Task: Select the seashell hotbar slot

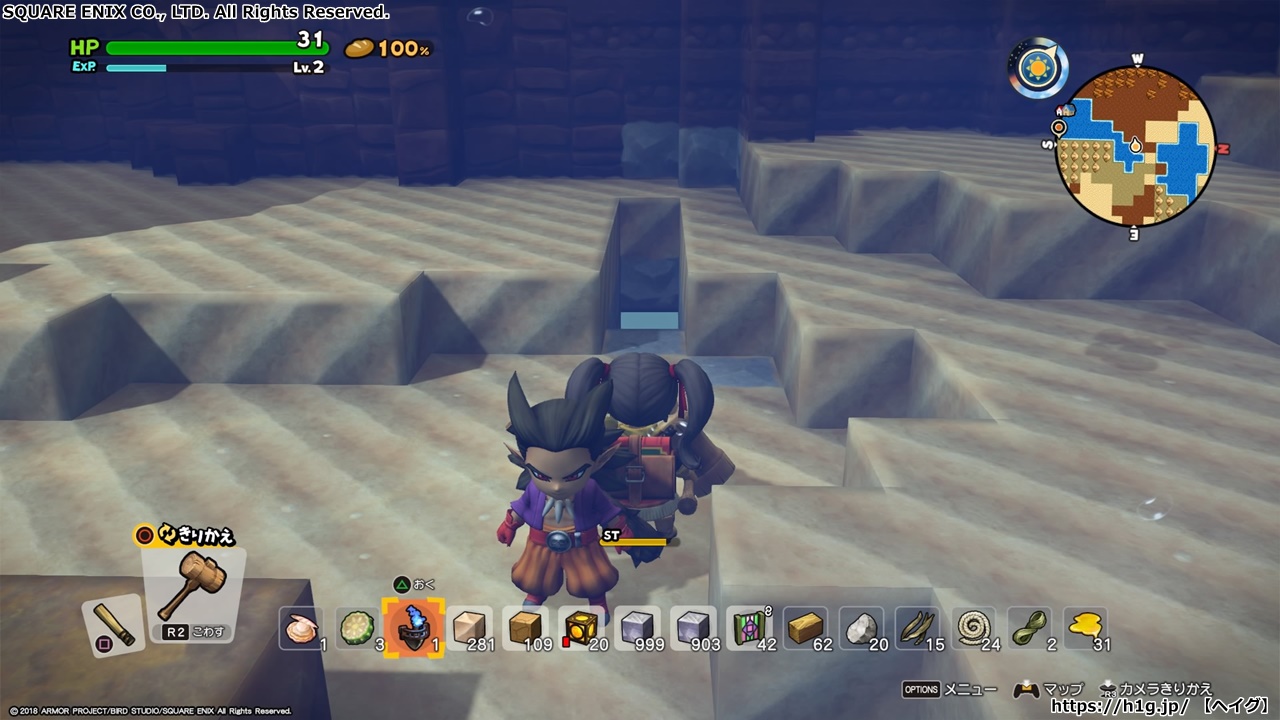Action: pyautogui.click(x=301, y=630)
